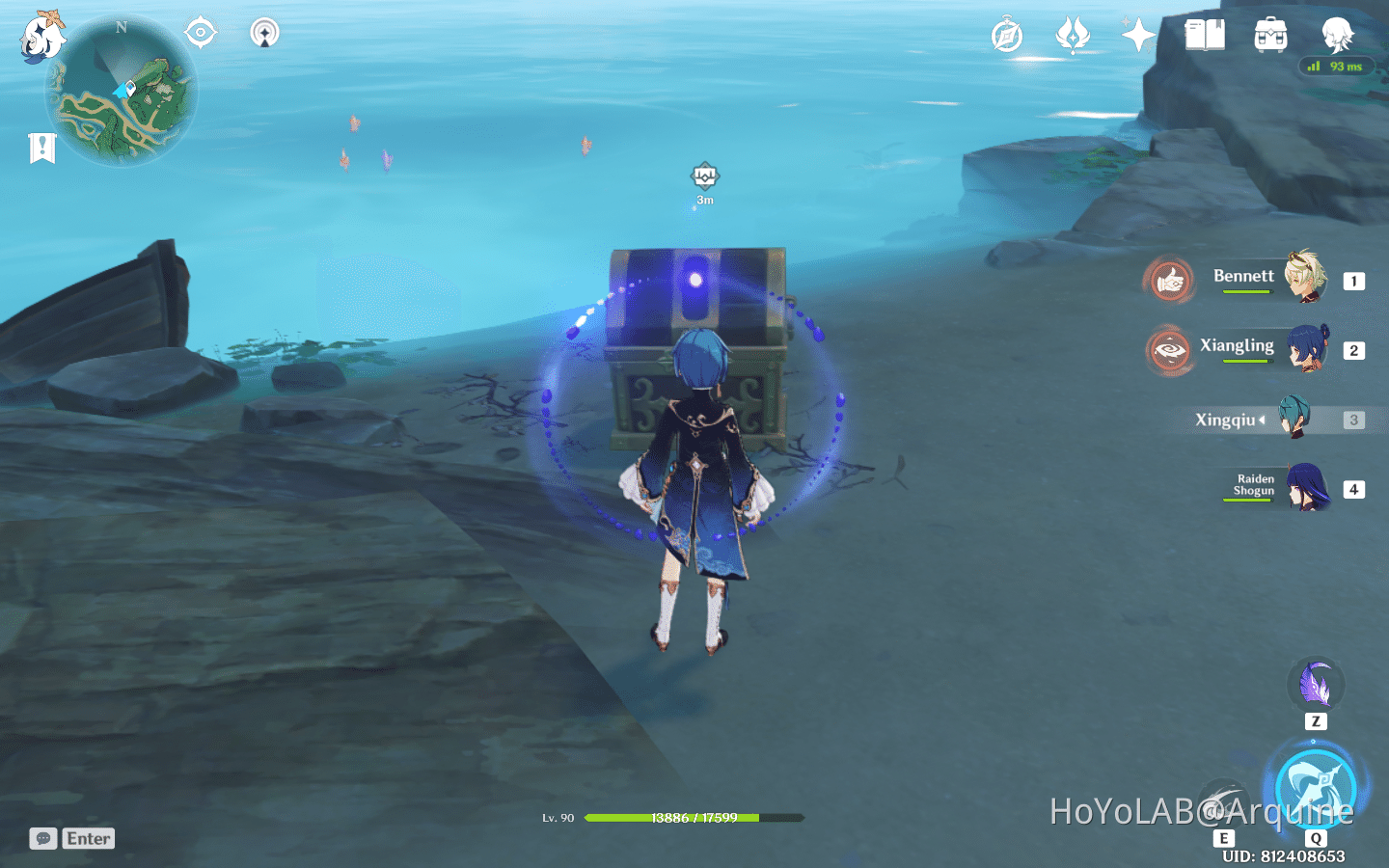Open the Paimon Menu
This screenshot has width=1389, height=868.
coord(42,39)
